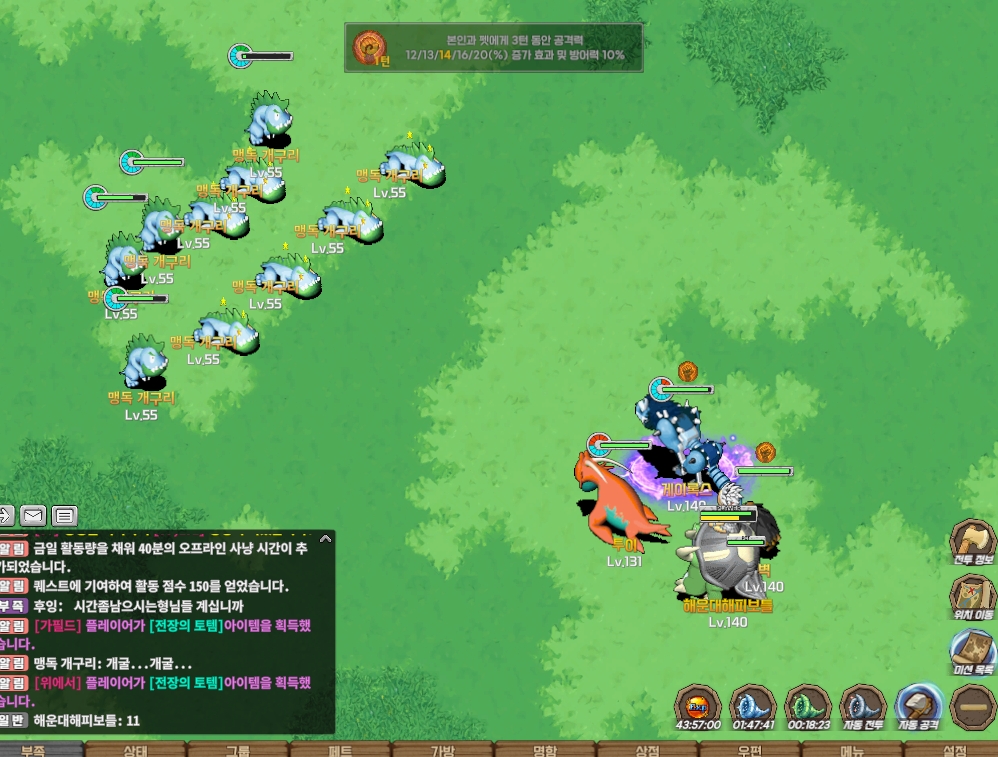Open the chat list button above chat
This screenshot has height=757, width=998.
[x=65, y=516]
